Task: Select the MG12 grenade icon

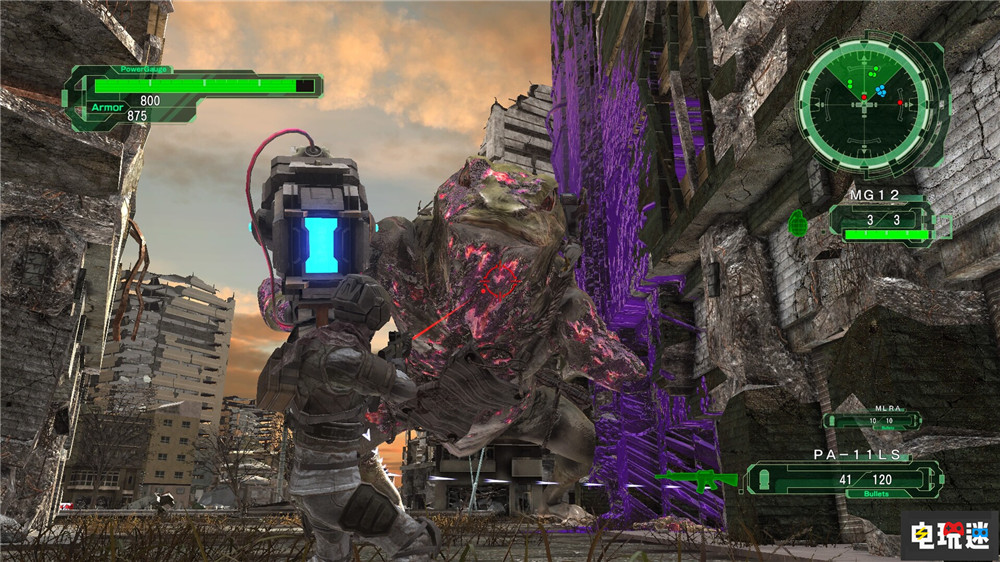Action: (798, 221)
